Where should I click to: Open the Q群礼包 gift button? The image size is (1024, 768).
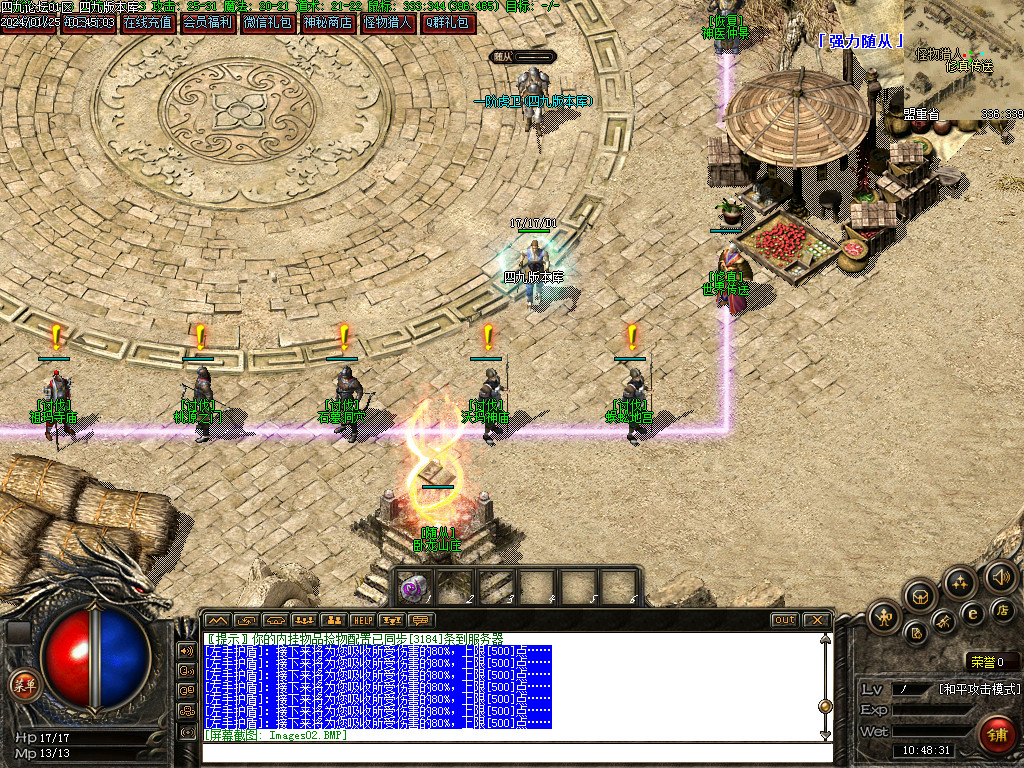click(448, 22)
